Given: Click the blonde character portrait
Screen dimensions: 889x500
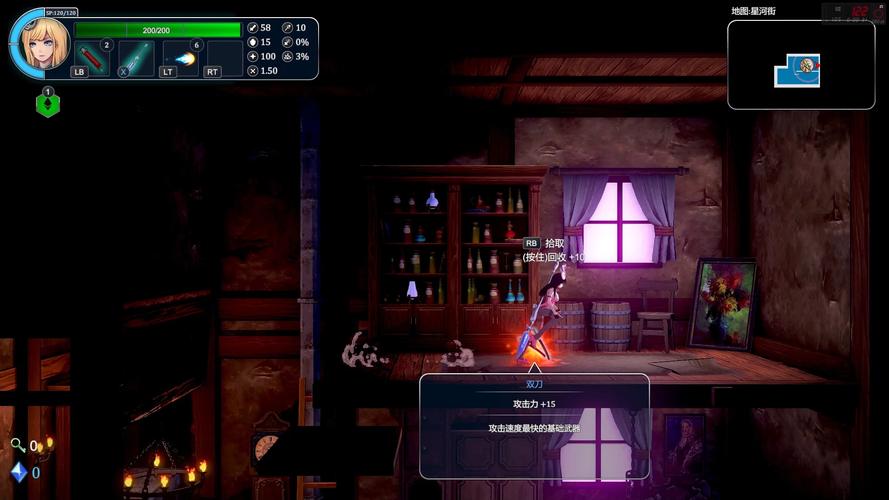Looking at the screenshot, I should [x=44, y=44].
